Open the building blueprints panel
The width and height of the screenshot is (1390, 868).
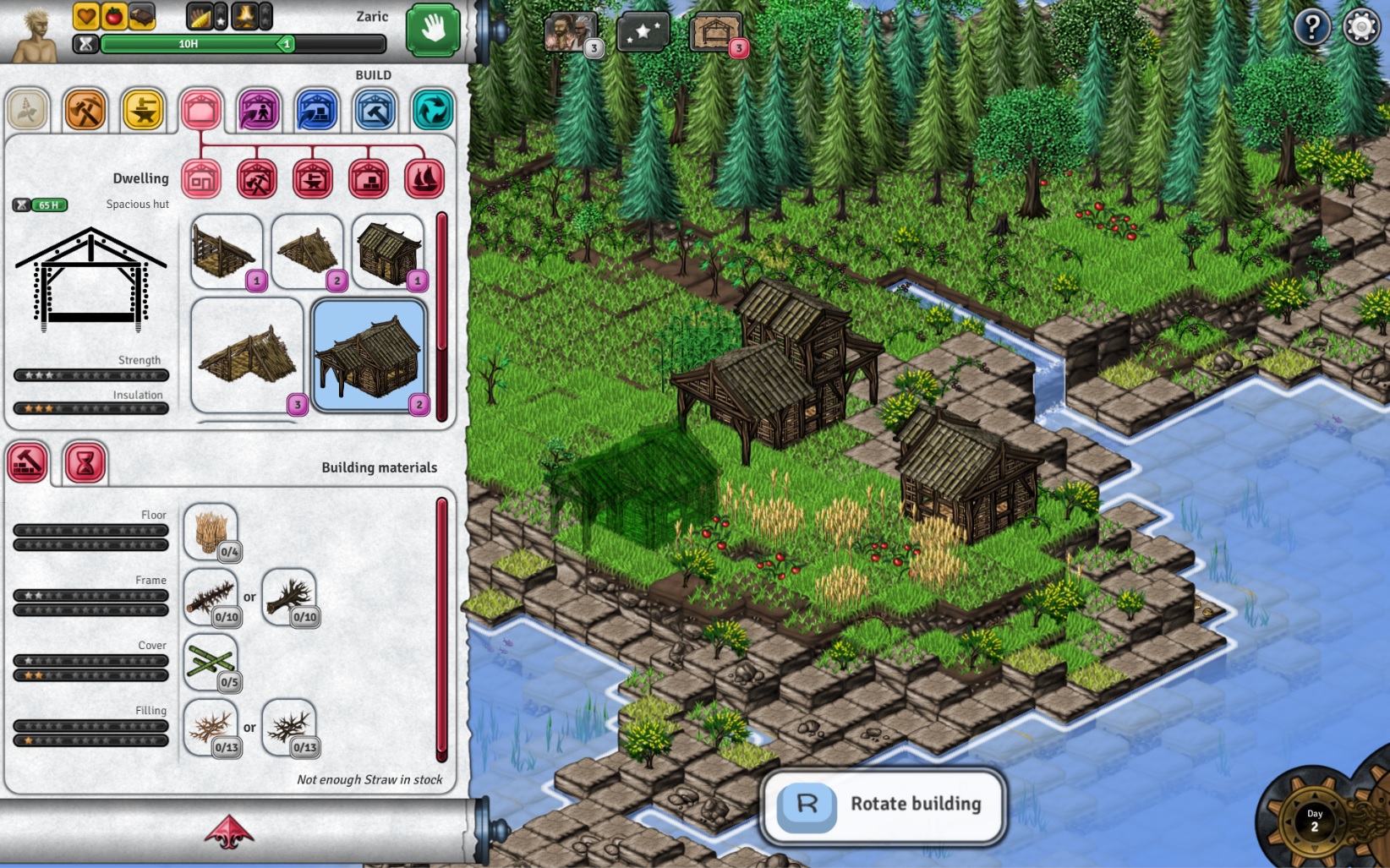pyautogui.click(x=715, y=33)
